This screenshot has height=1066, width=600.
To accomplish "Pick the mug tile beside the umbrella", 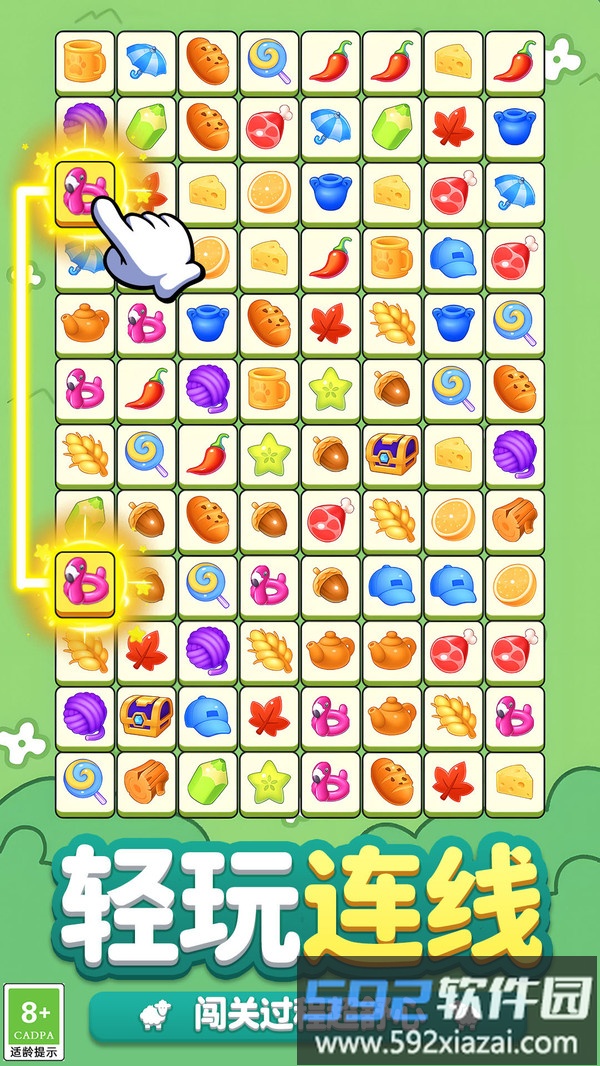I will (x=84, y=63).
